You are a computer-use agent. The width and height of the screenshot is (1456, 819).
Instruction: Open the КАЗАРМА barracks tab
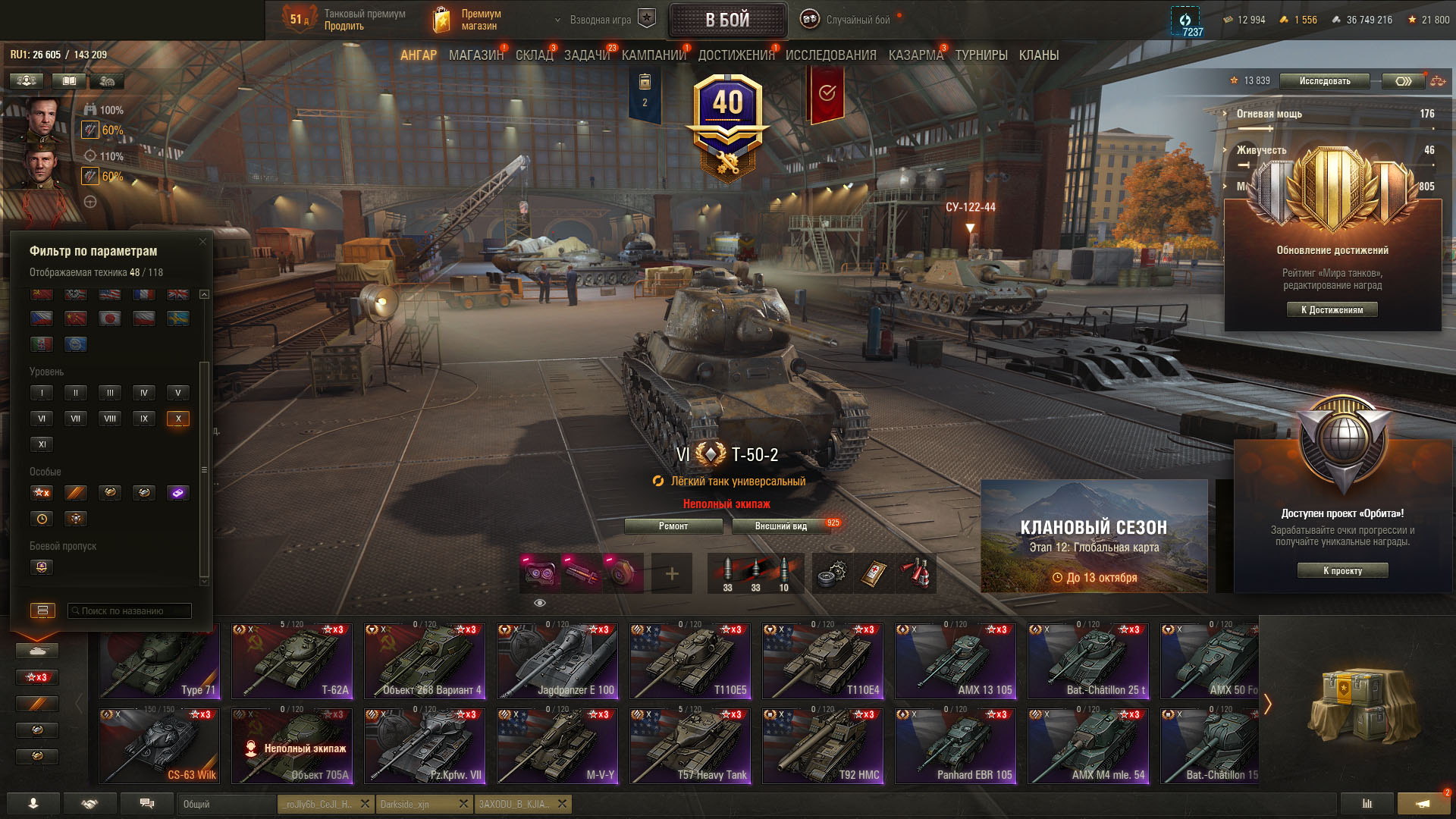coord(915,55)
